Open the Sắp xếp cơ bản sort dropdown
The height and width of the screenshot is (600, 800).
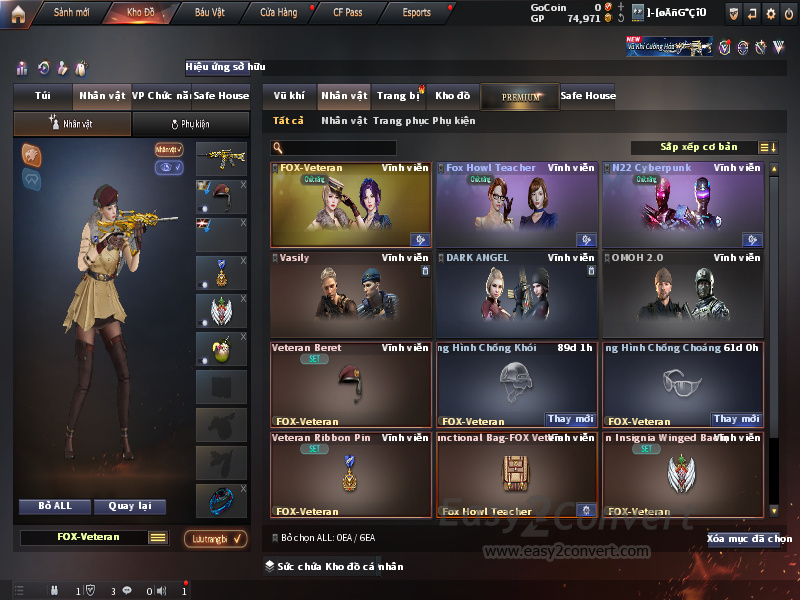pyautogui.click(x=698, y=148)
